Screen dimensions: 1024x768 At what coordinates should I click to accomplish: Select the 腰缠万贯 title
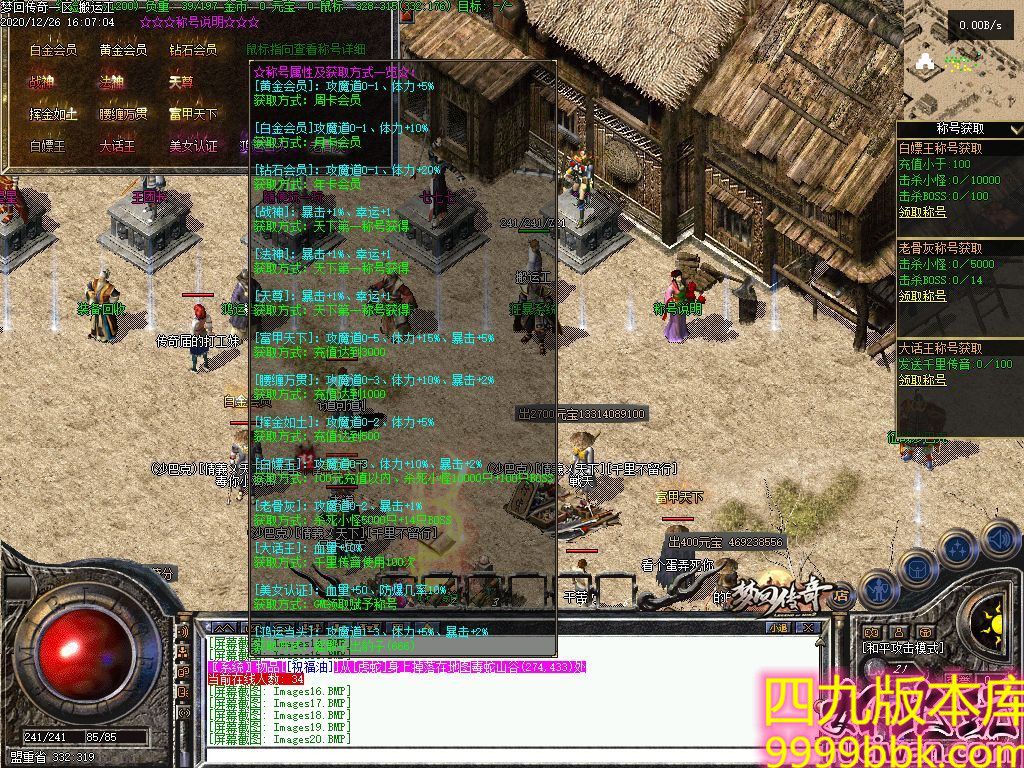click(123, 114)
